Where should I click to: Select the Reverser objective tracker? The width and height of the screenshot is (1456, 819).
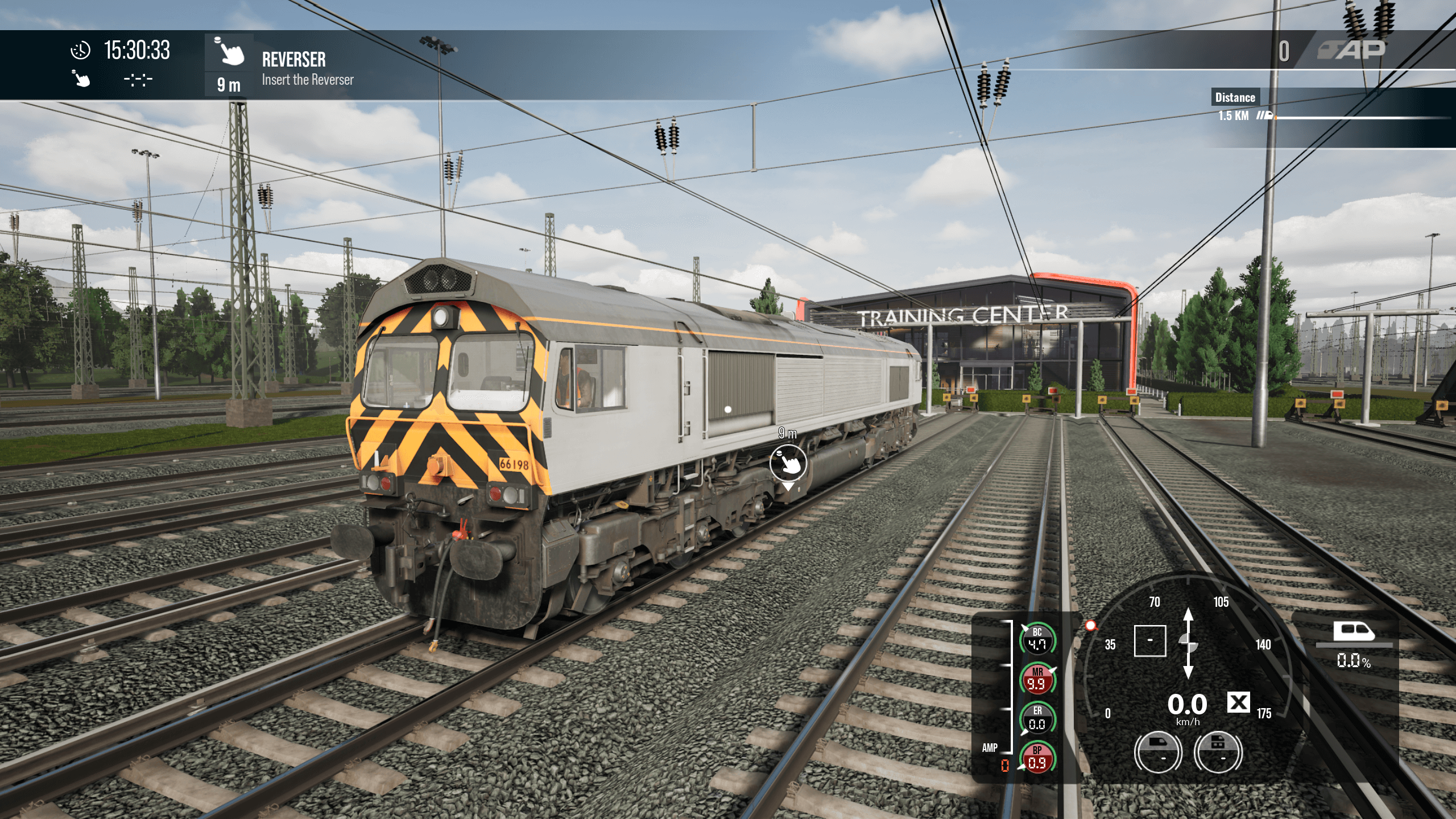point(293,66)
